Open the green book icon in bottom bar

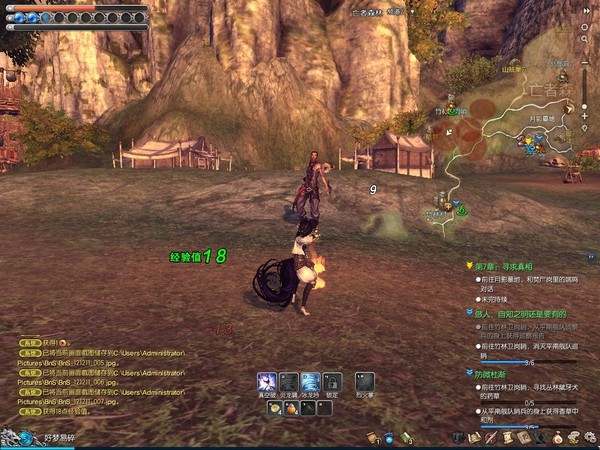coord(406,437)
